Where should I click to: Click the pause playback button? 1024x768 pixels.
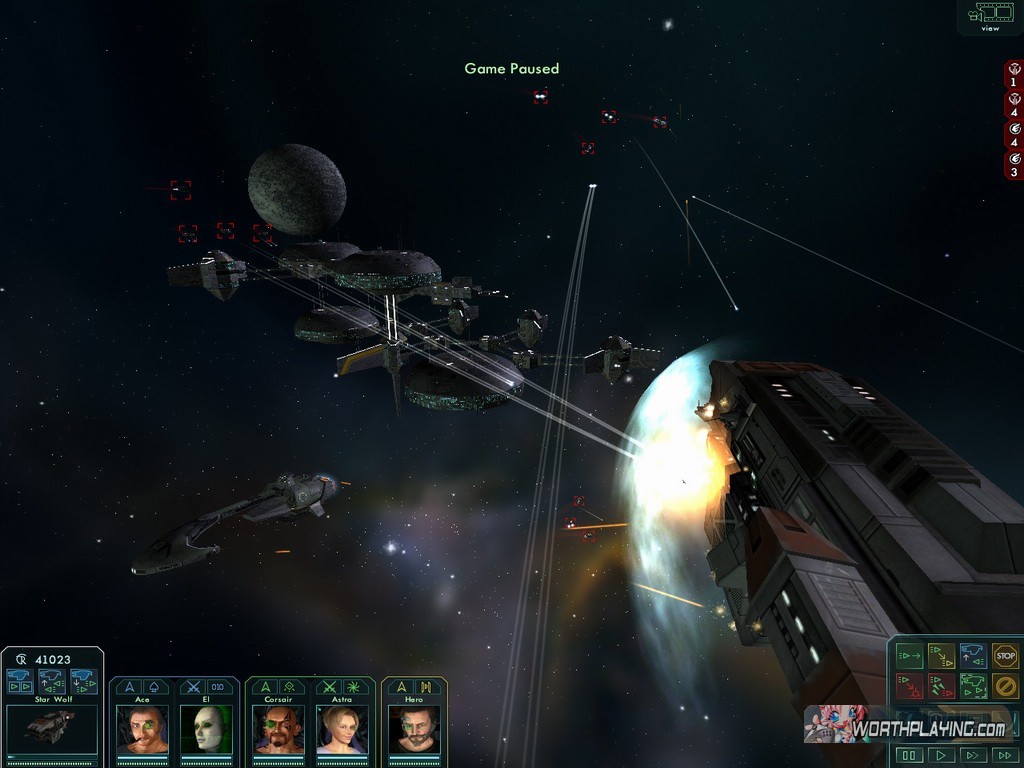[x=909, y=755]
